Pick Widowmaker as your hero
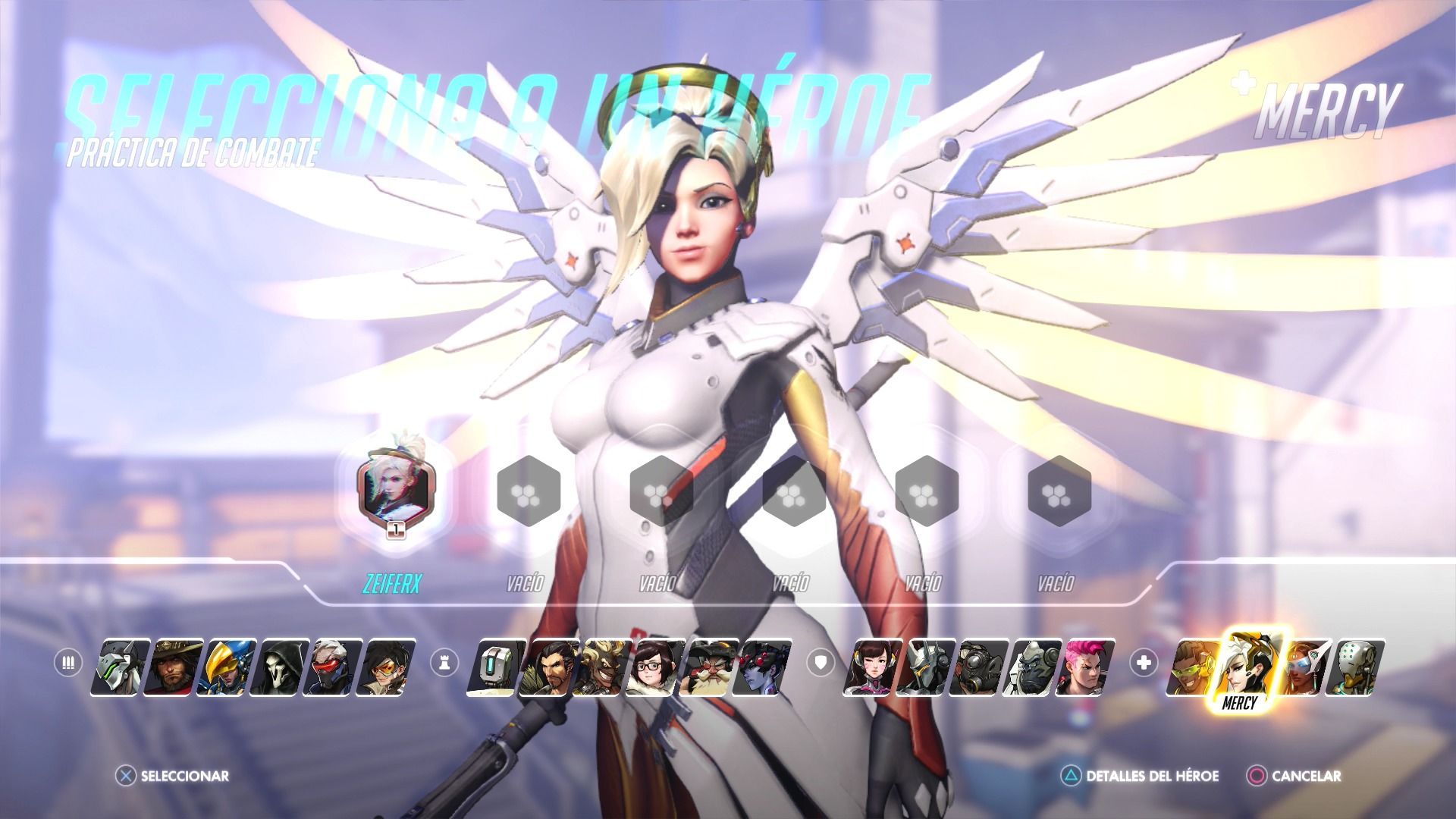This screenshot has width=1456, height=819. (762, 667)
